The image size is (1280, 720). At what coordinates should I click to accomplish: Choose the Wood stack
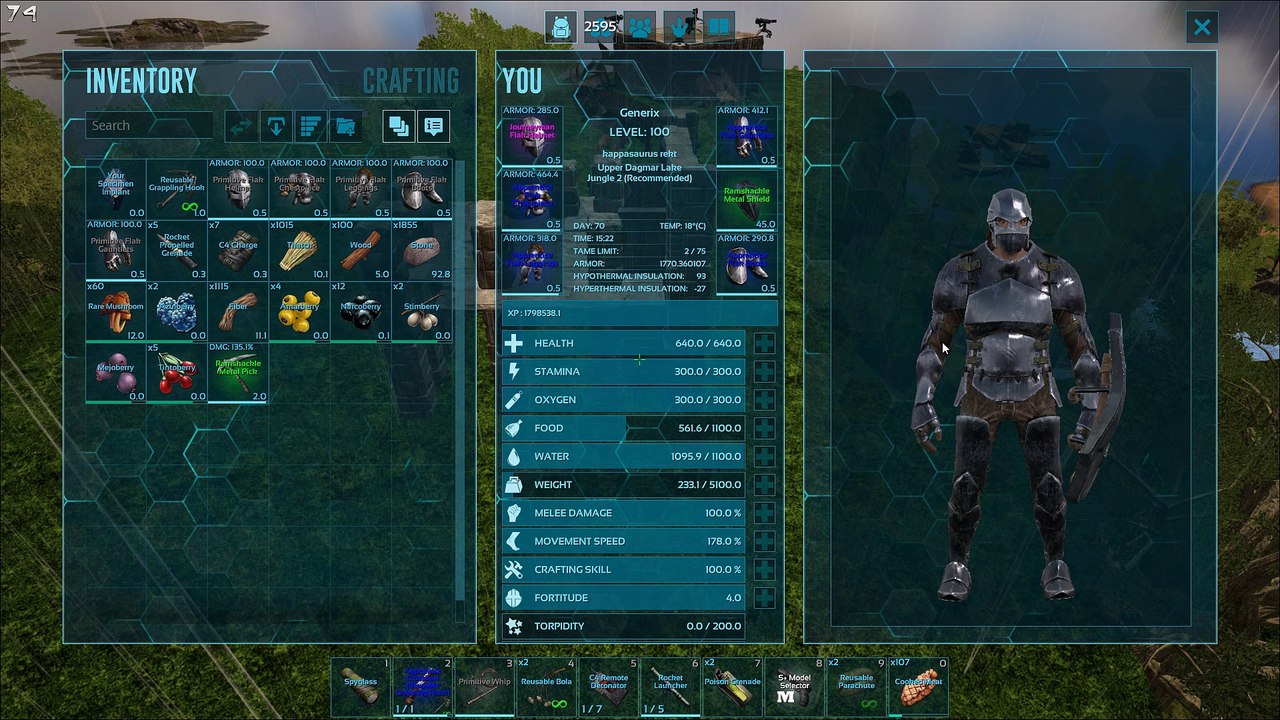click(360, 250)
